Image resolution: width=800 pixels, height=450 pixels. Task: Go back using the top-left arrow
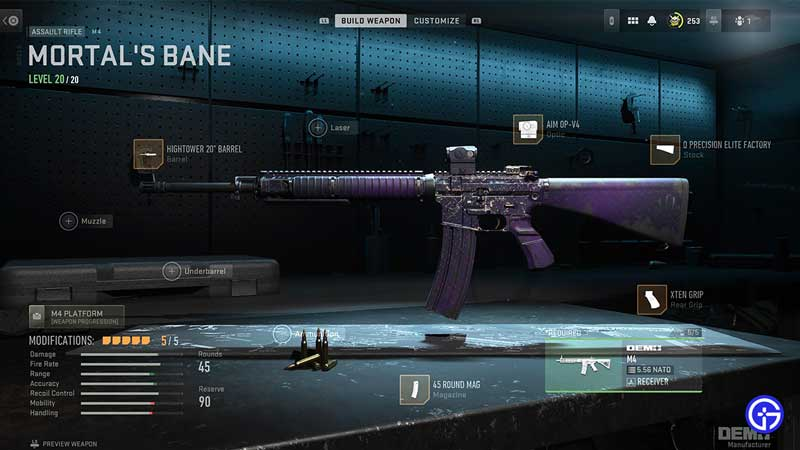pyautogui.click(x=12, y=20)
